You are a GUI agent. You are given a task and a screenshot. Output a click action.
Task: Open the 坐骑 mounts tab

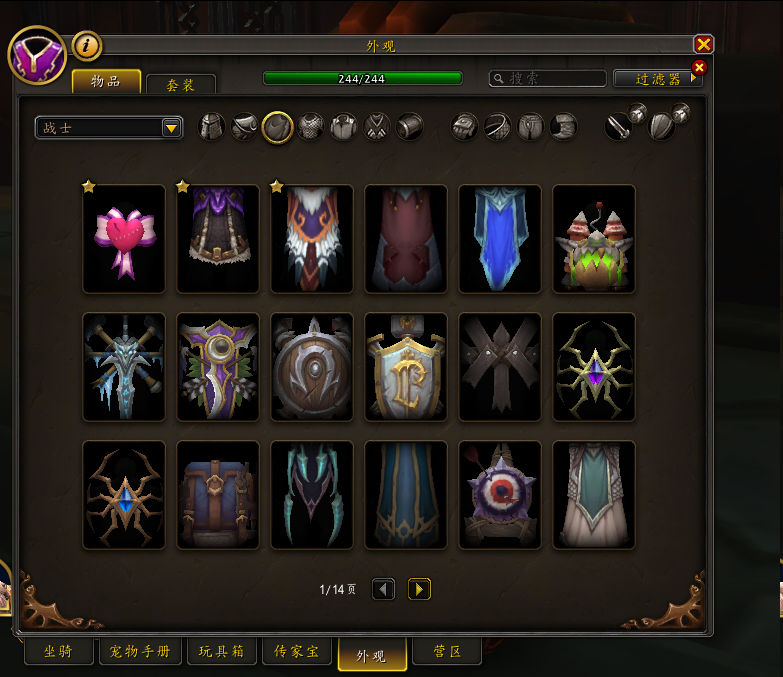[x=58, y=652]
